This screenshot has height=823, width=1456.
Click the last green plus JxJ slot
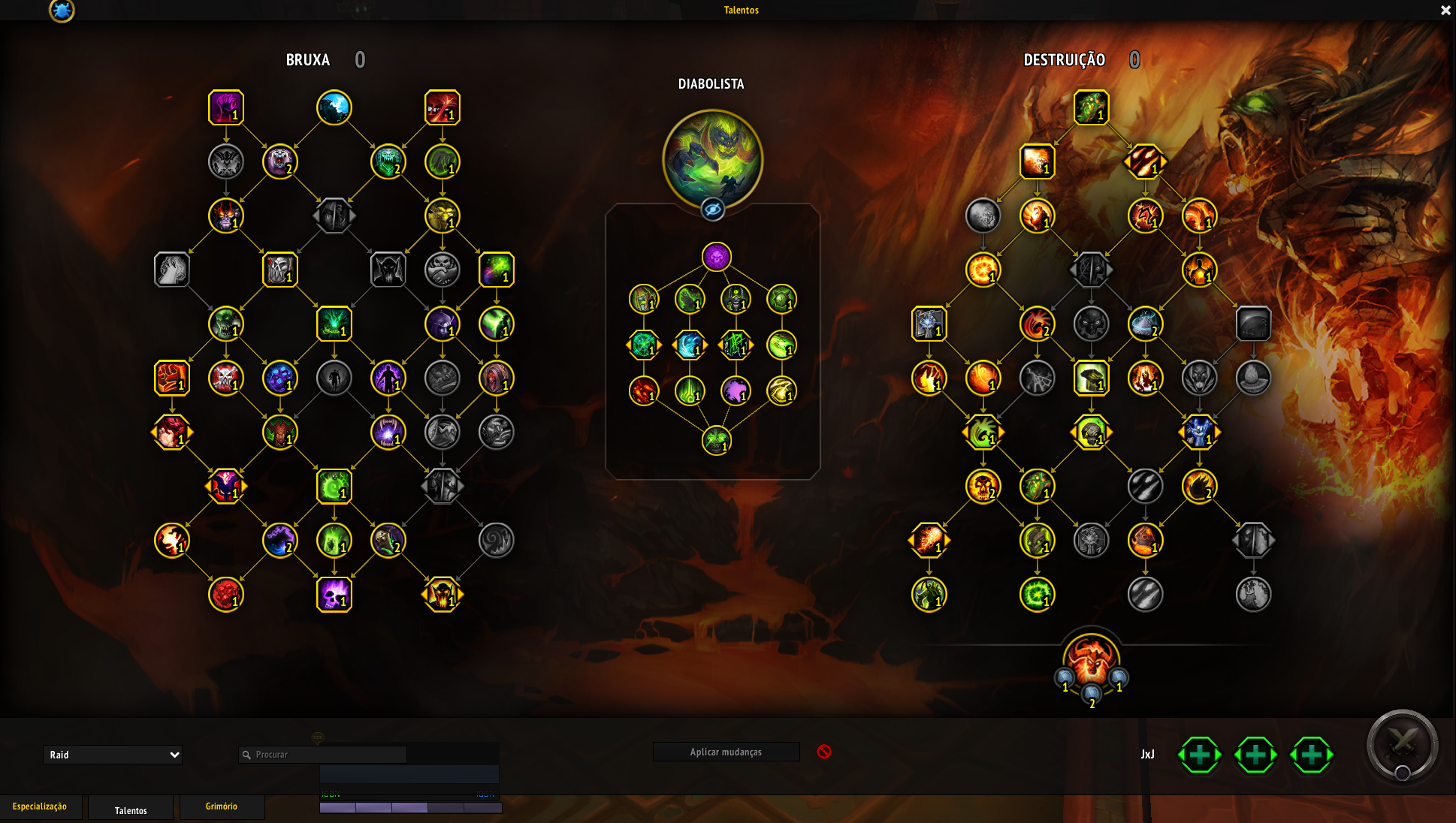click(x=1311, y=755)
